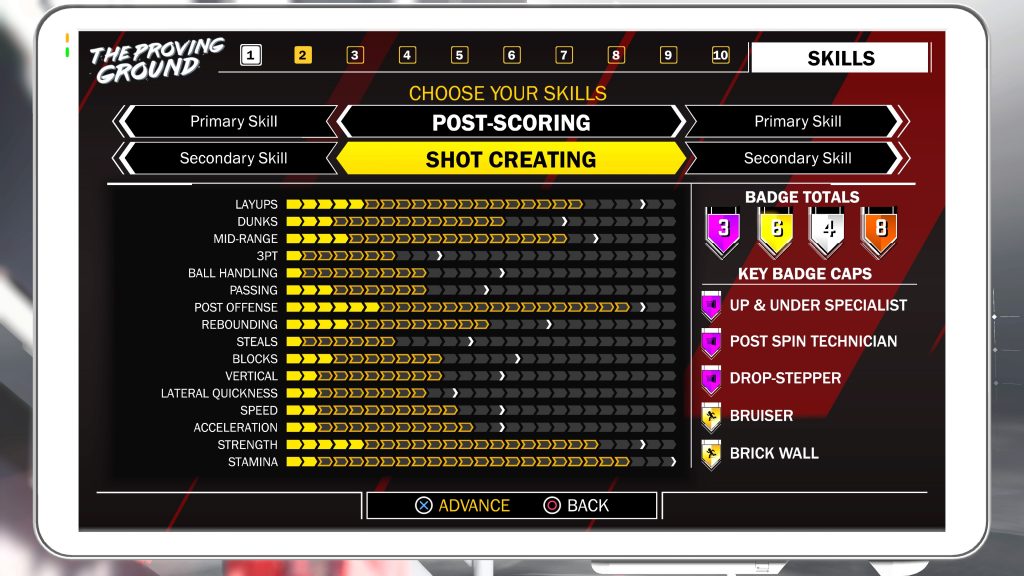The image size is (1024, 576).
Task: Select the Post-Scoring primary skill bar
Action: click(511, 122)
